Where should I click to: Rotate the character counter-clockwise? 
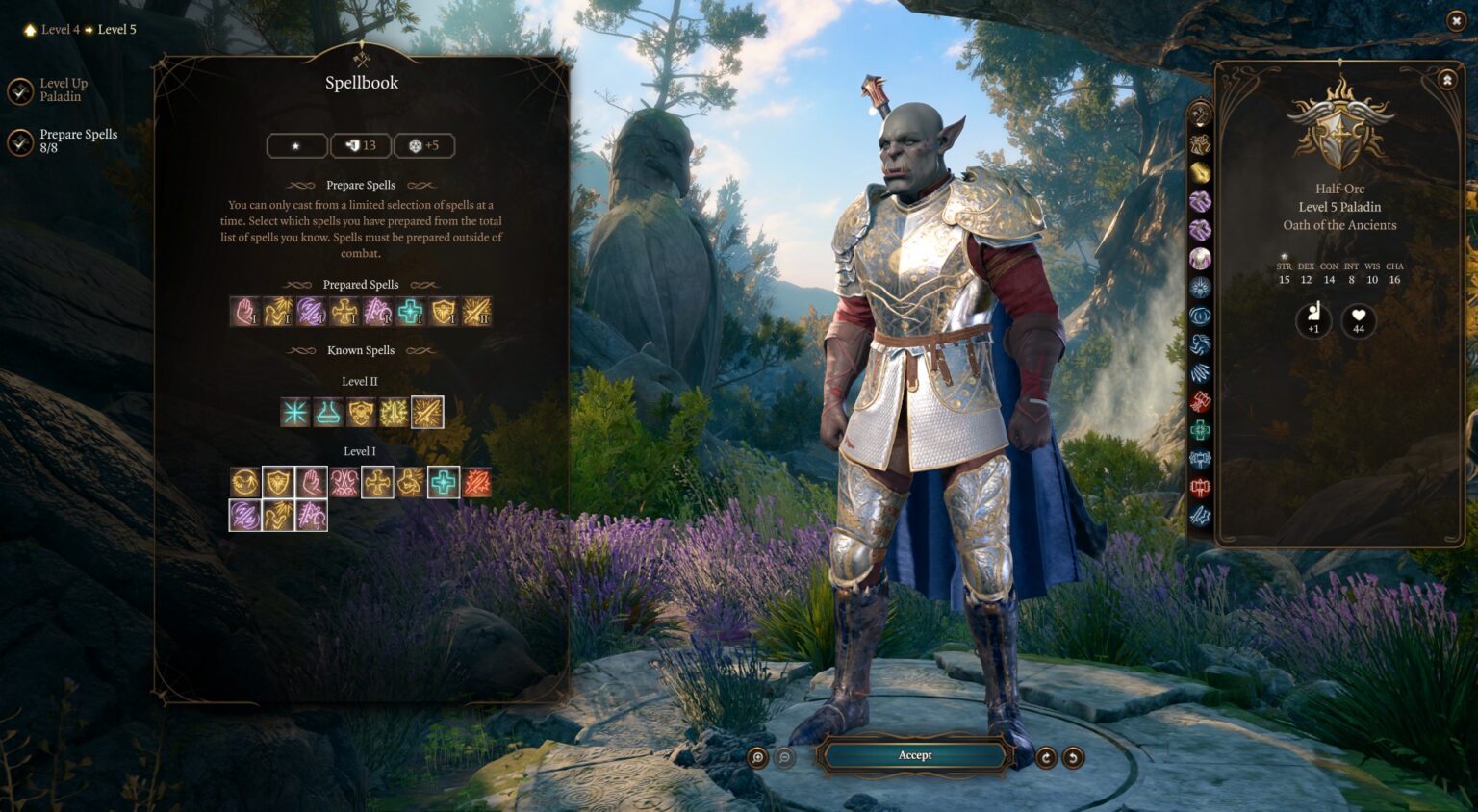pos(1073,757)
